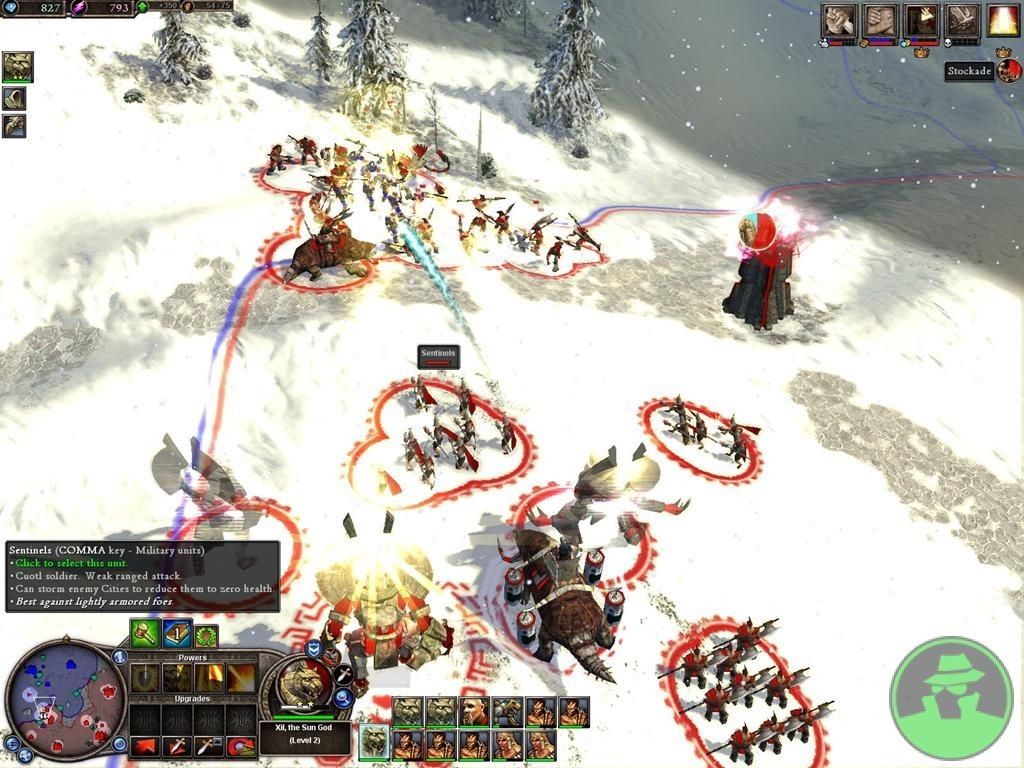Click the red magnet command button

click(x=241, y=746)
